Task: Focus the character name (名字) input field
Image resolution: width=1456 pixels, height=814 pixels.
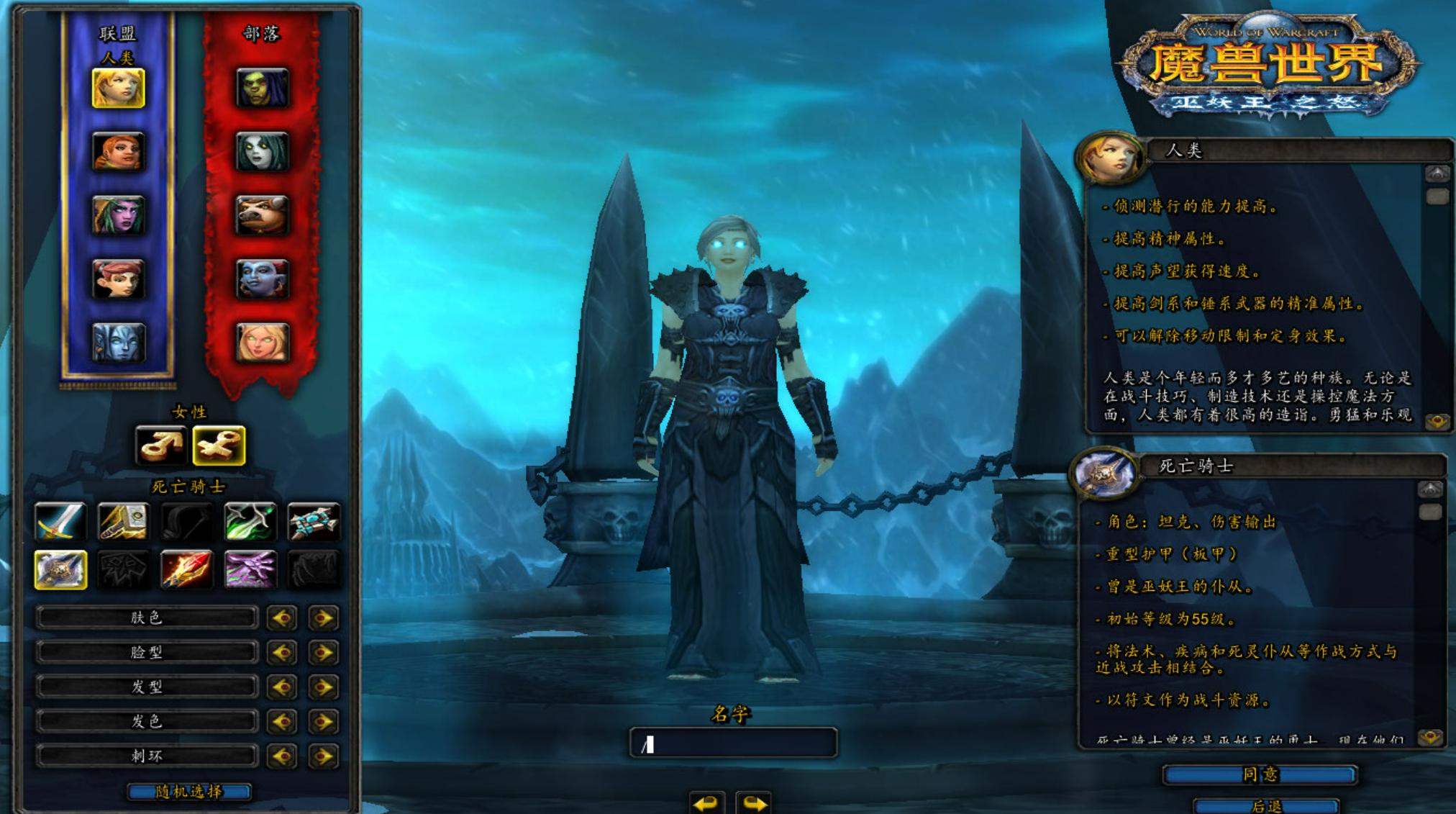Action: (733, 743)
